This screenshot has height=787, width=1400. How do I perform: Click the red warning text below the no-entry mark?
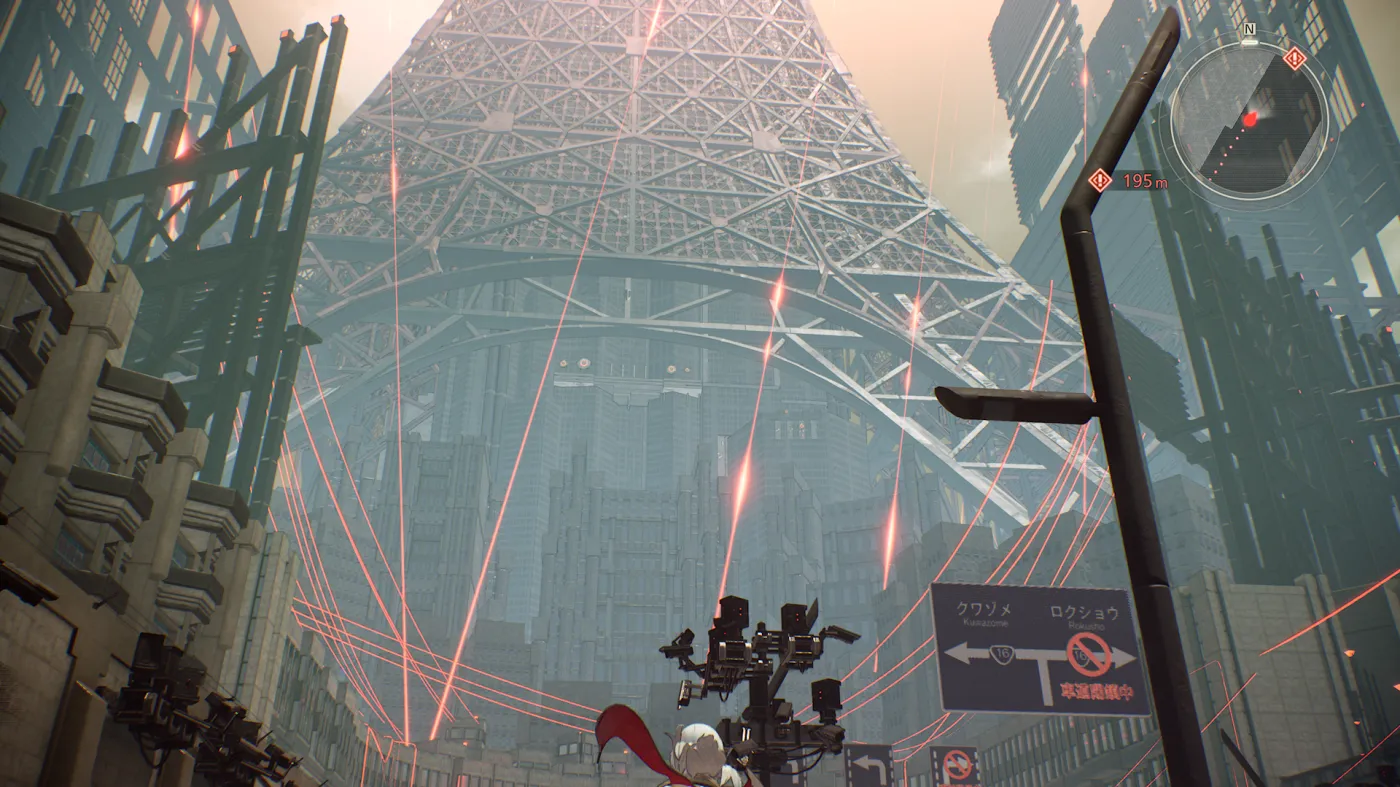tap(1097, 691)
